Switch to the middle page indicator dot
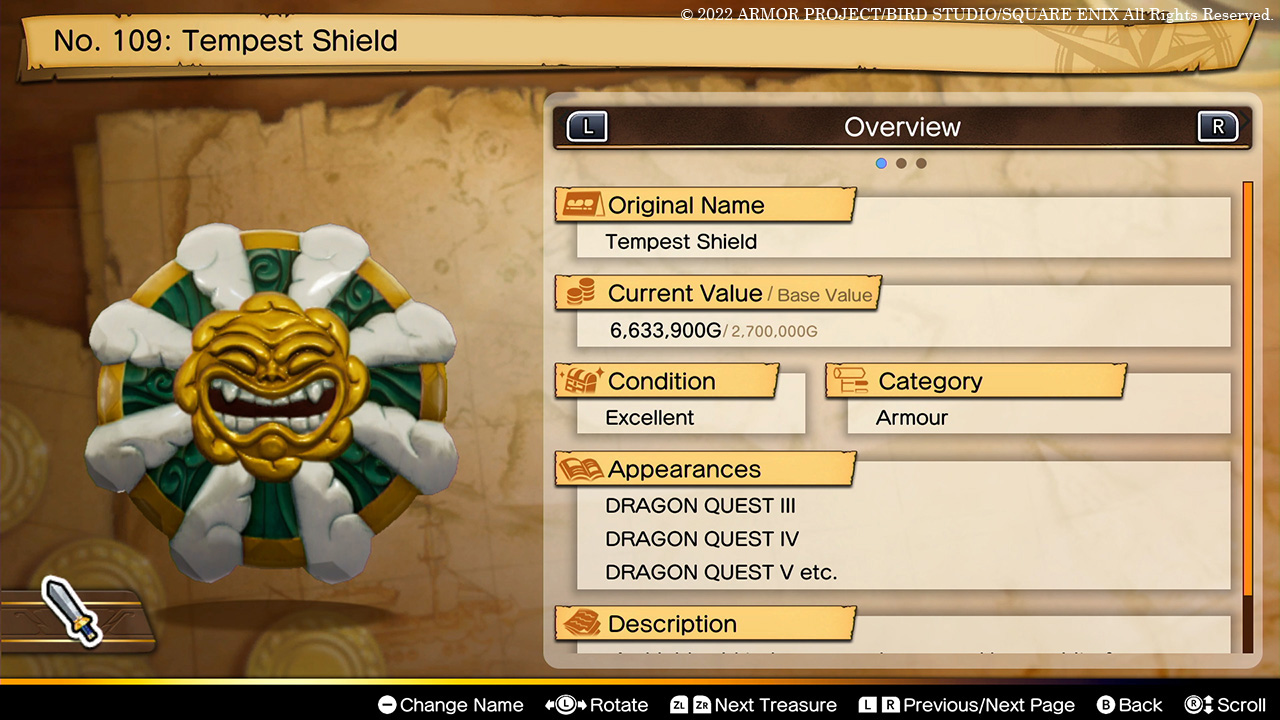This screenshot has height=720, width=1280. click(901, 163)
